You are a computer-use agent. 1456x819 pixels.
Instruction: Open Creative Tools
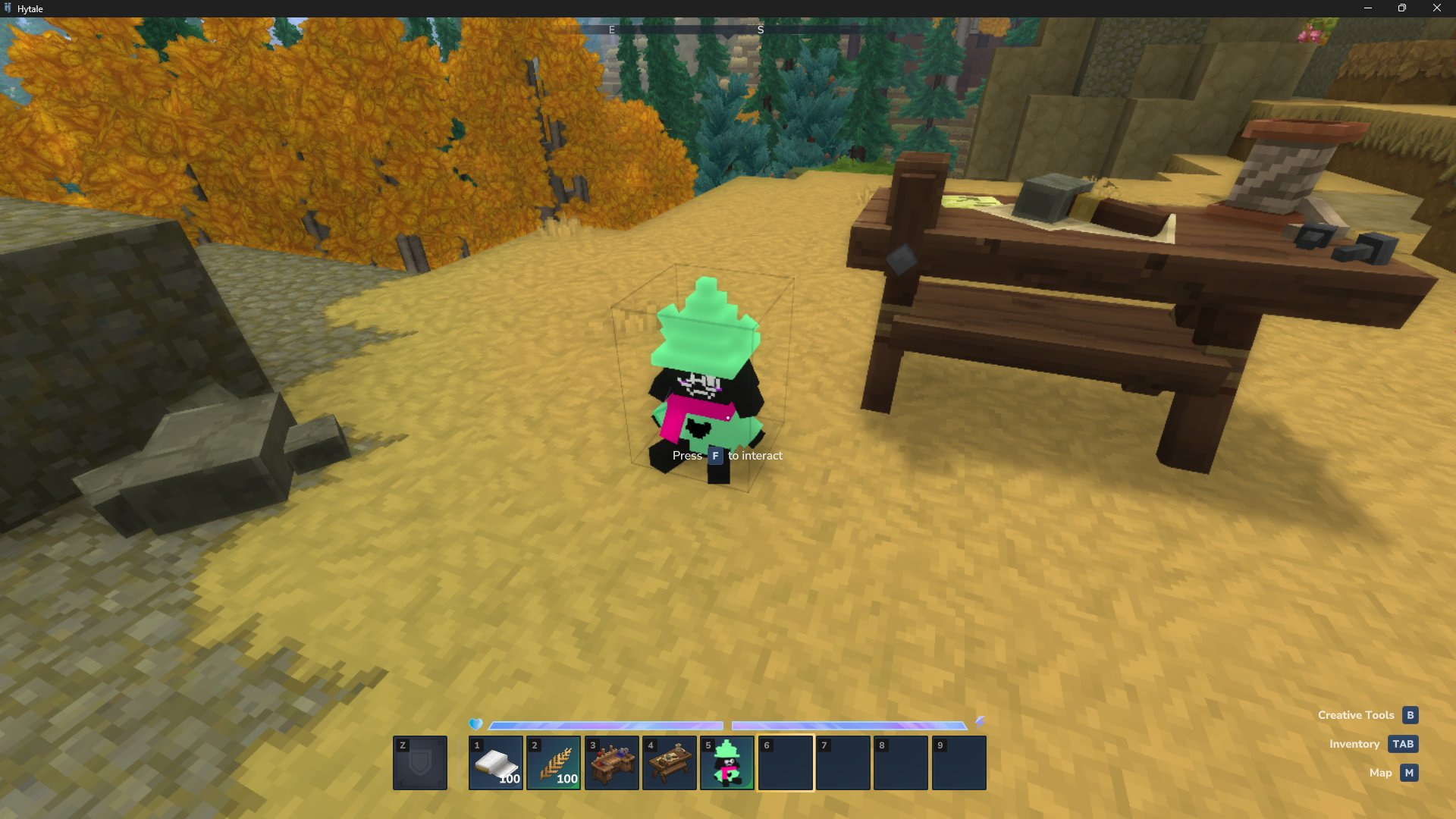tap(1410, 715)
